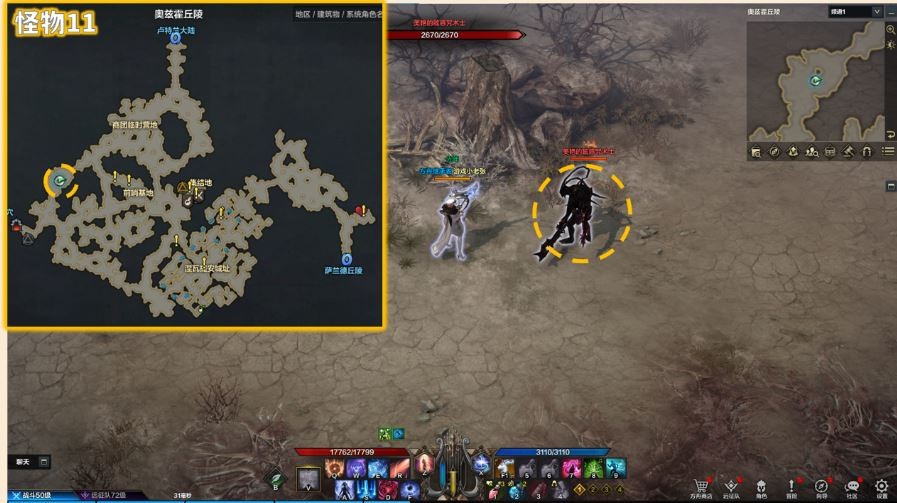Select the 卢特兰大陆 portal on the map
897x503 pixels.
pos(175,42)
